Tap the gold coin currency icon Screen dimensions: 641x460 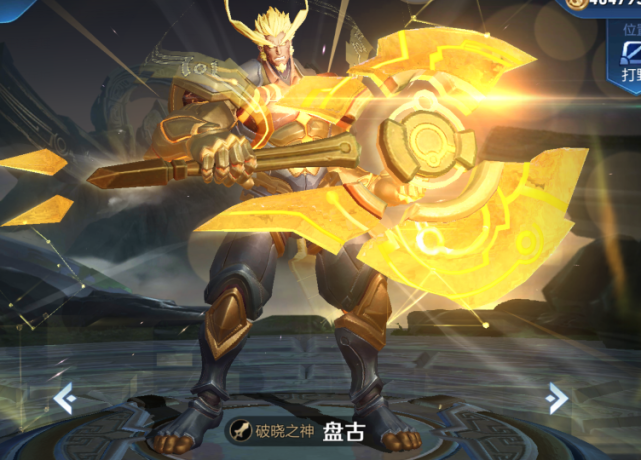tap(575, 5)
